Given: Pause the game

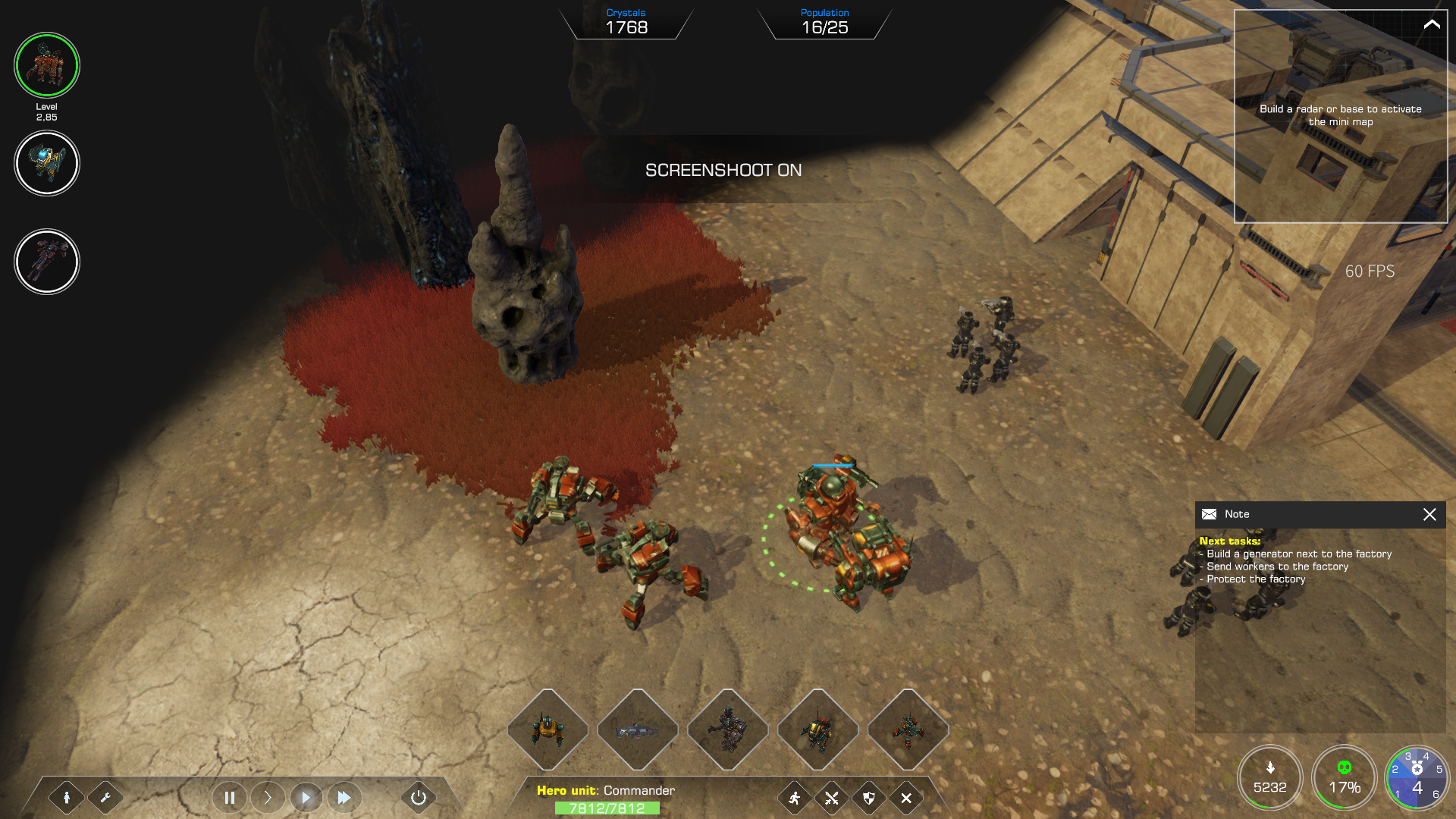Looking at the screenshot, I should pyautogui.click(x=230, y=798).
